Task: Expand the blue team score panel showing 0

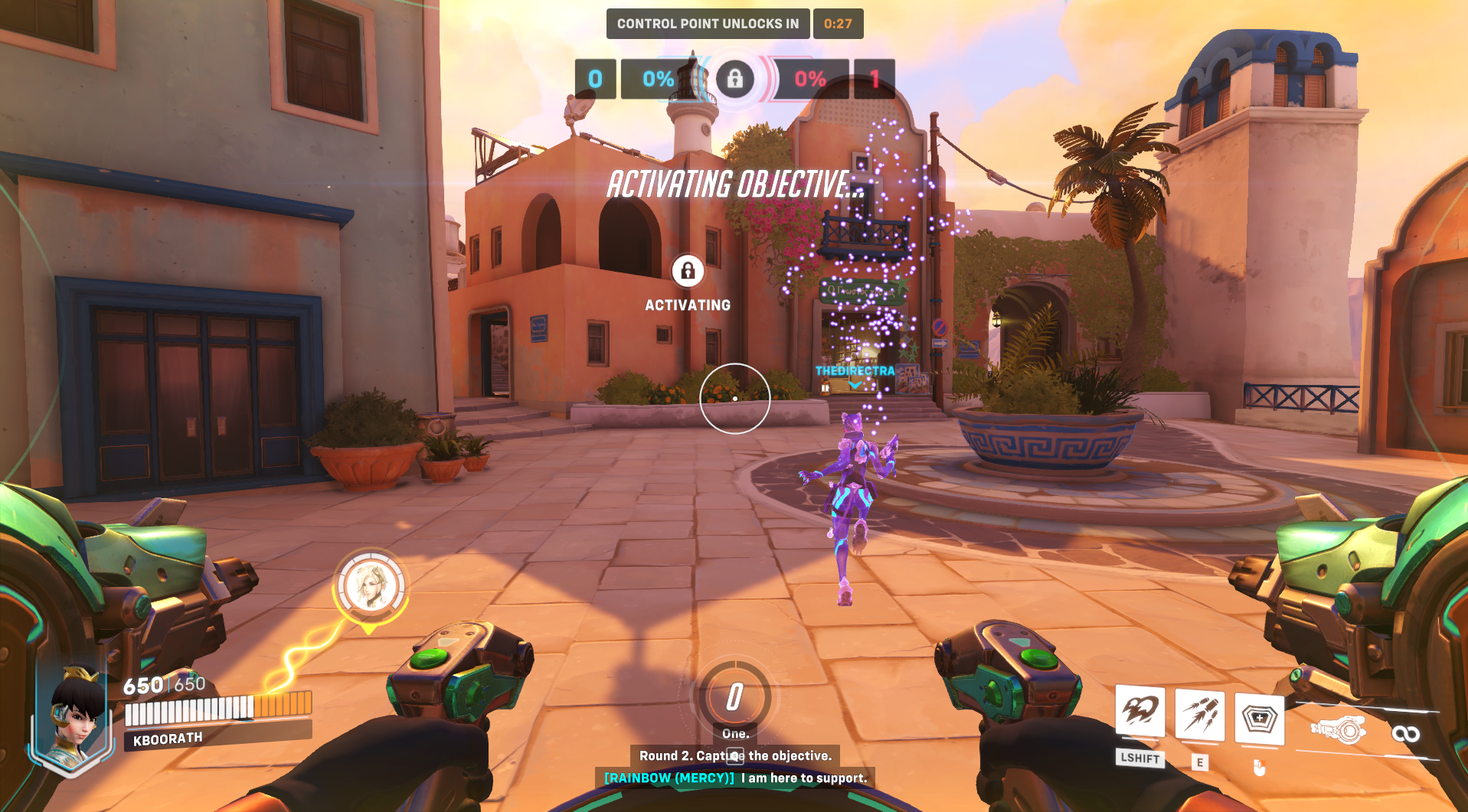Action: tap(597, 79)
